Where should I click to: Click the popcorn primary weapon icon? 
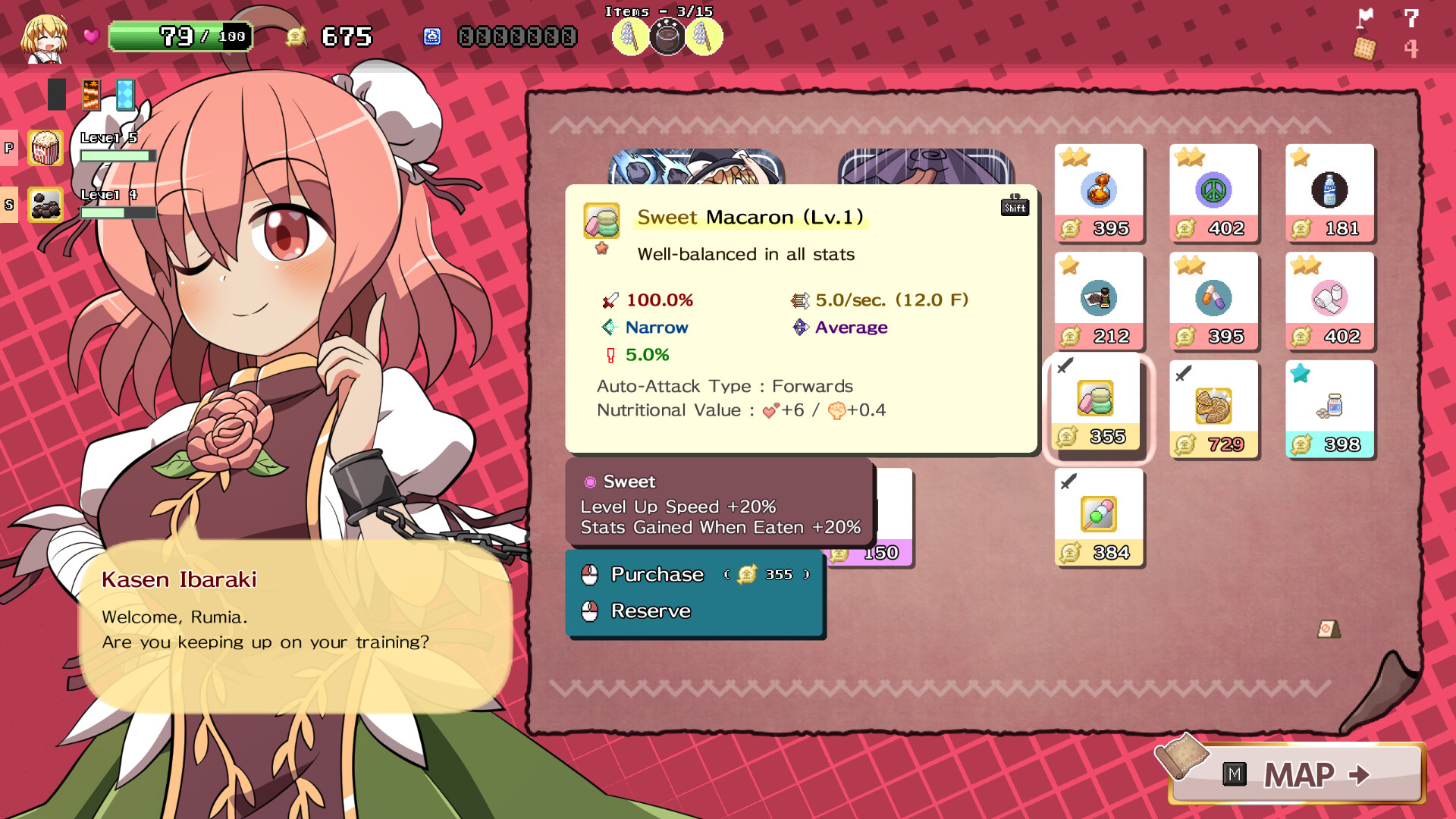[45, 148]
